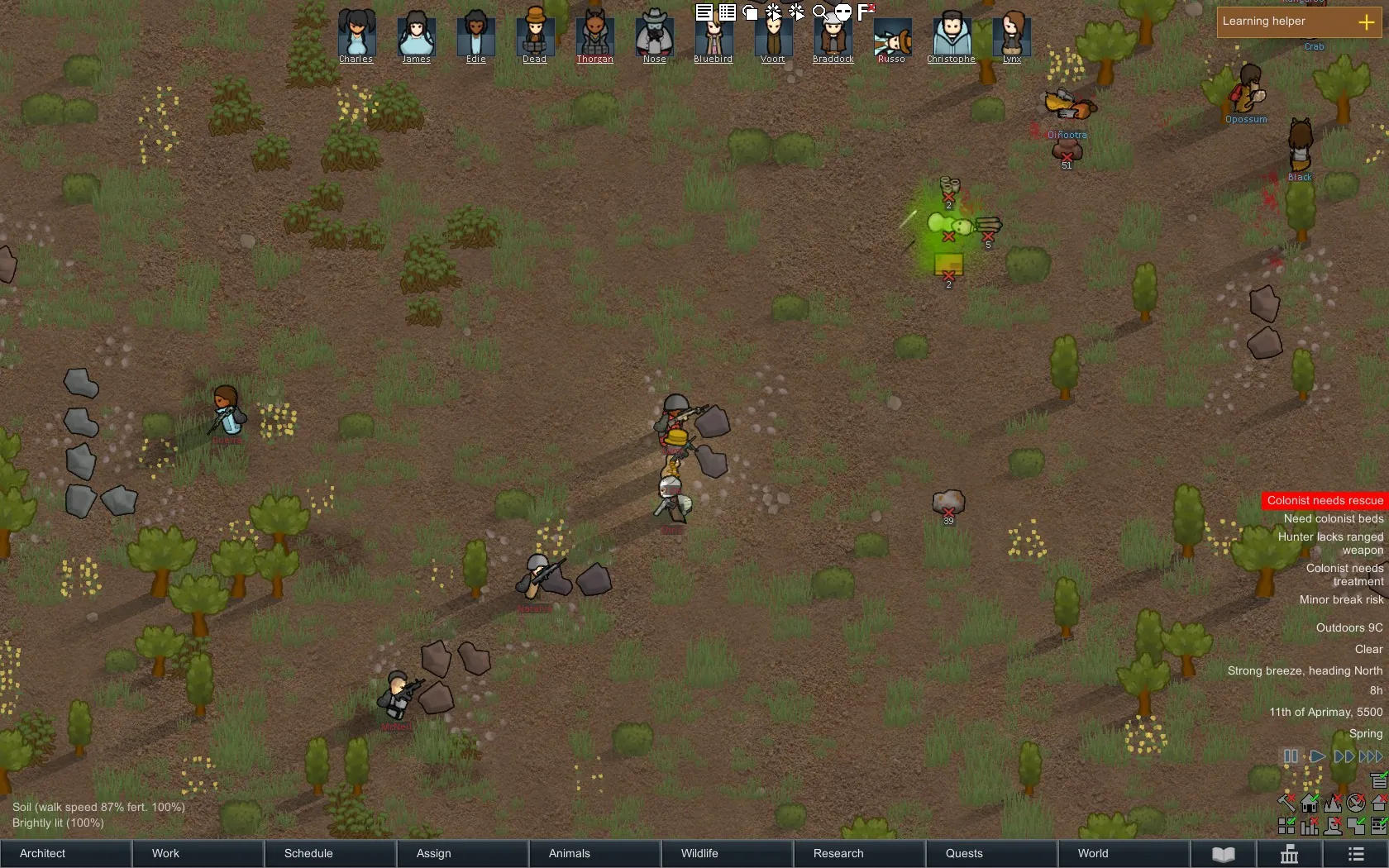The image size is (1389, 868).
Task: Open the Research tab
Action: click(860, 853)
